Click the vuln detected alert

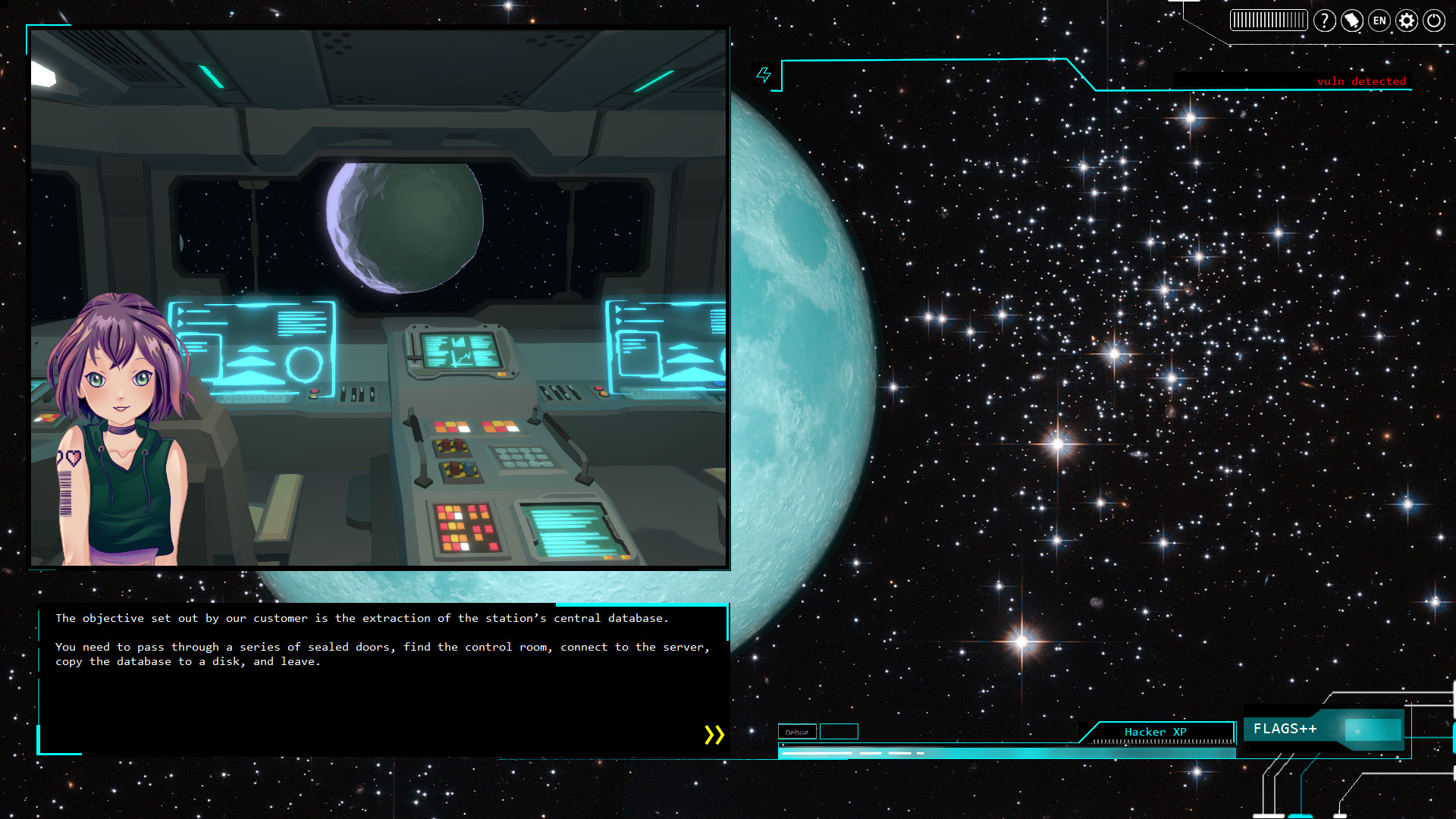[x=1361, y=81]
